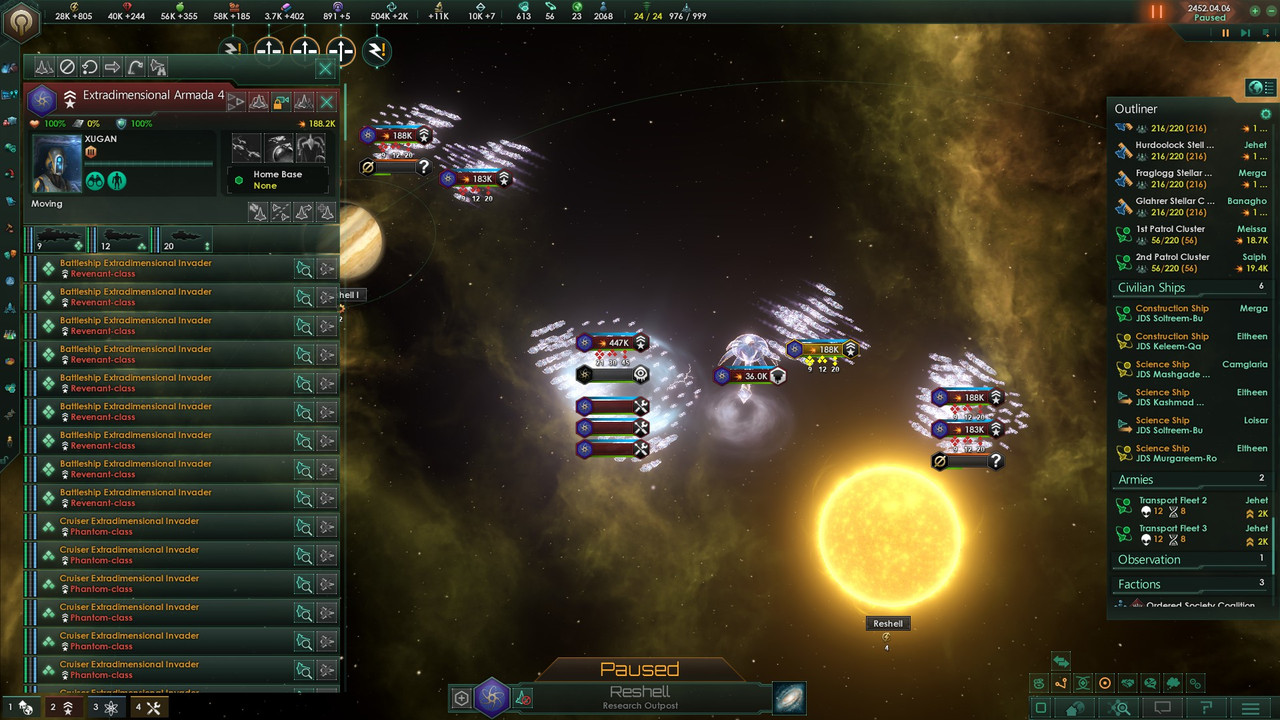The height and width of the screenshot is (720, 1280).
Task: Open the main menu hamburger button
Action: click(1250, 708)
